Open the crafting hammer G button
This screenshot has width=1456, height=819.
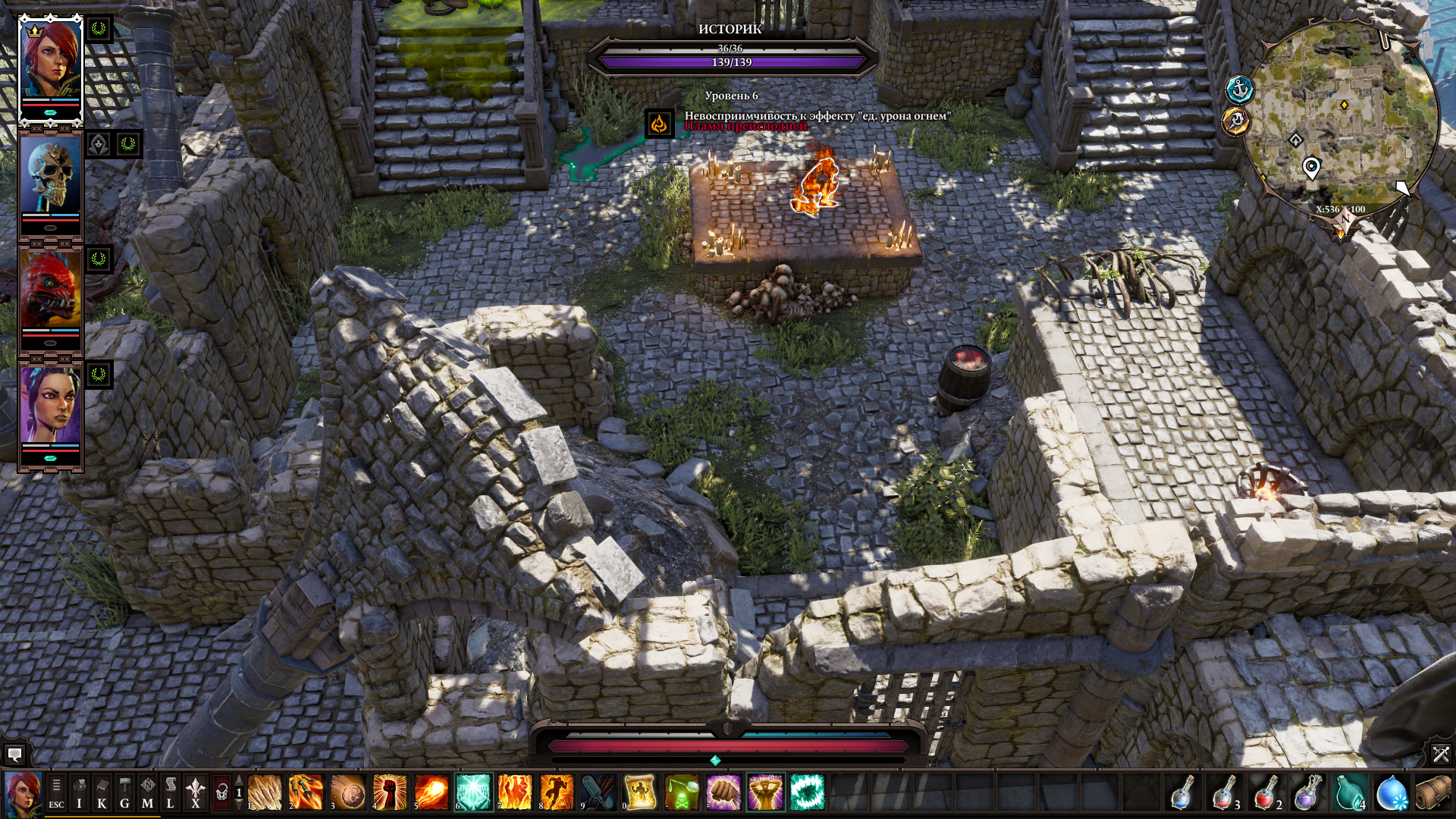click(x=124, y=793)
